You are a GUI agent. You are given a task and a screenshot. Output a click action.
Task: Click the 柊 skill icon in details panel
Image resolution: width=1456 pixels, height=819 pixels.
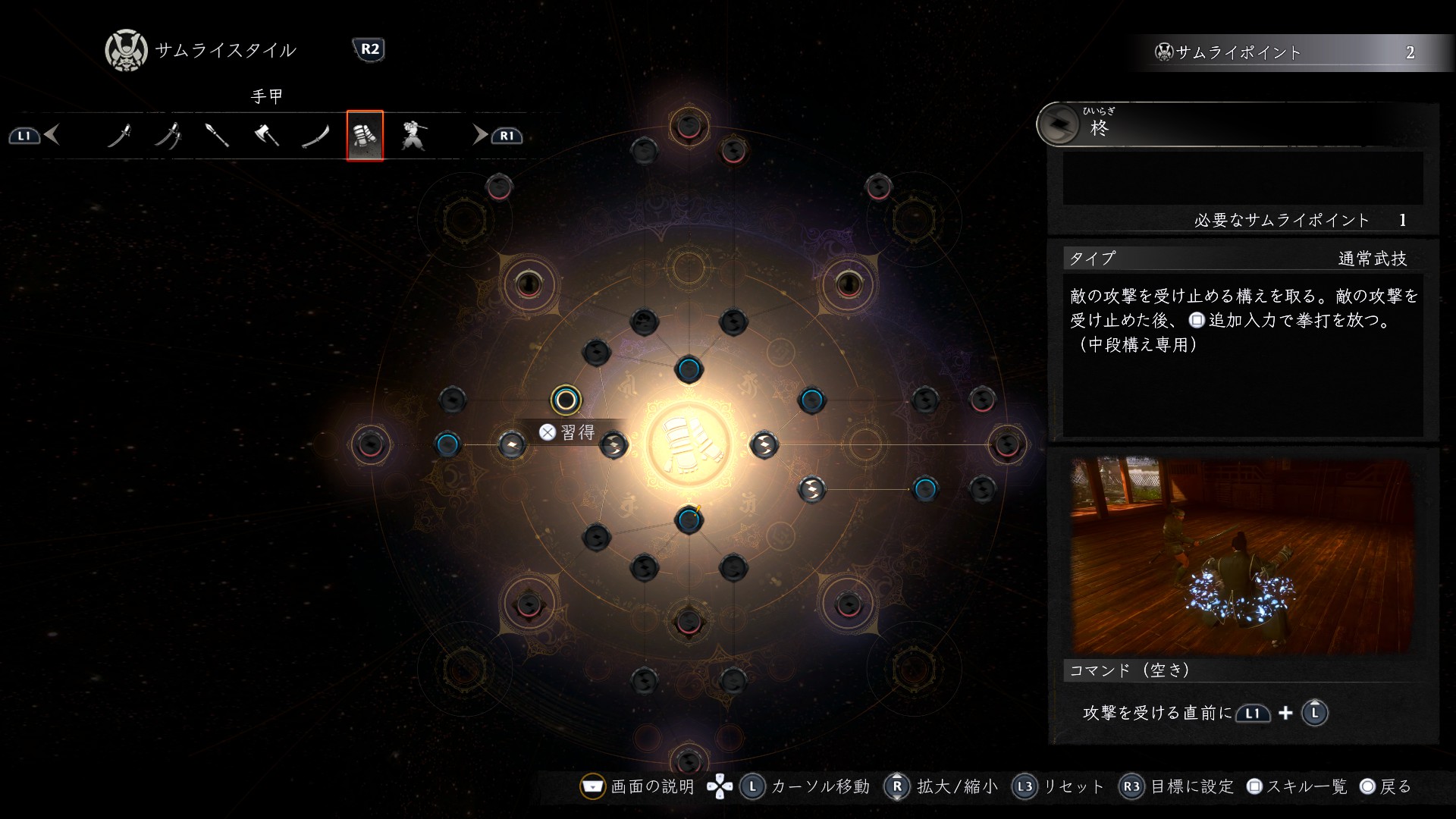pos(1059,124)
